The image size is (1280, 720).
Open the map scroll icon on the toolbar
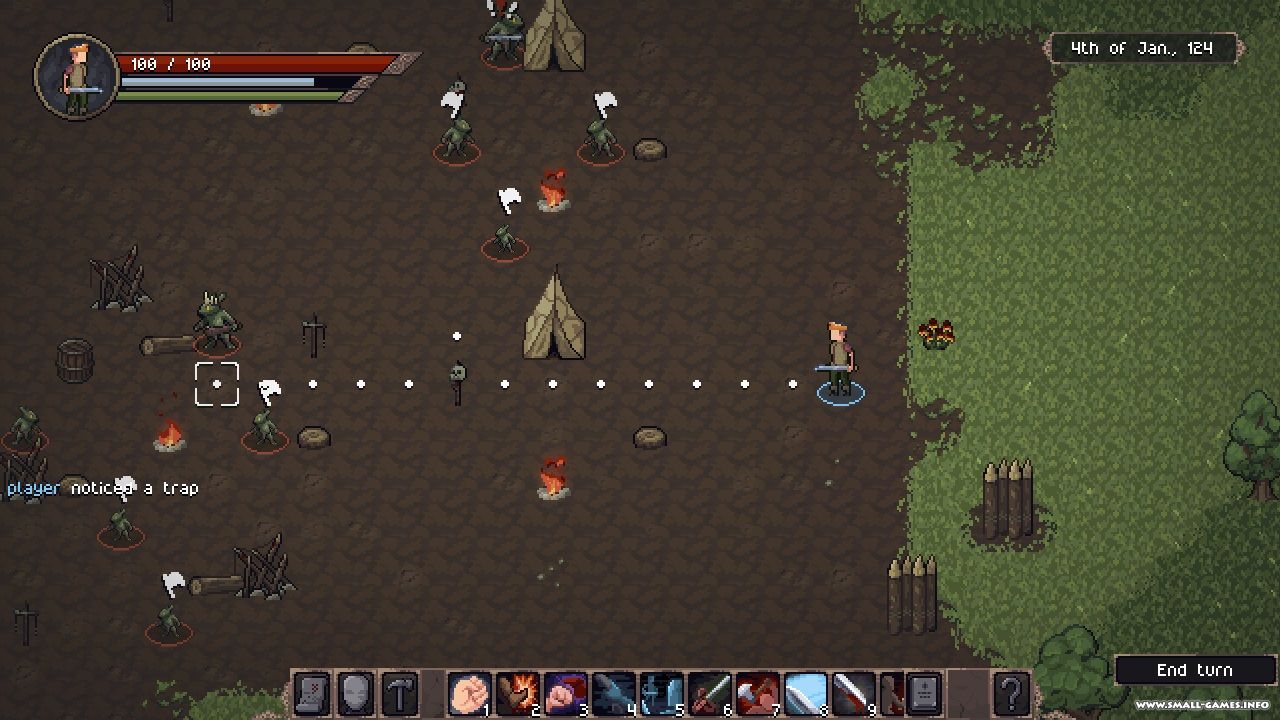point(311,693)
